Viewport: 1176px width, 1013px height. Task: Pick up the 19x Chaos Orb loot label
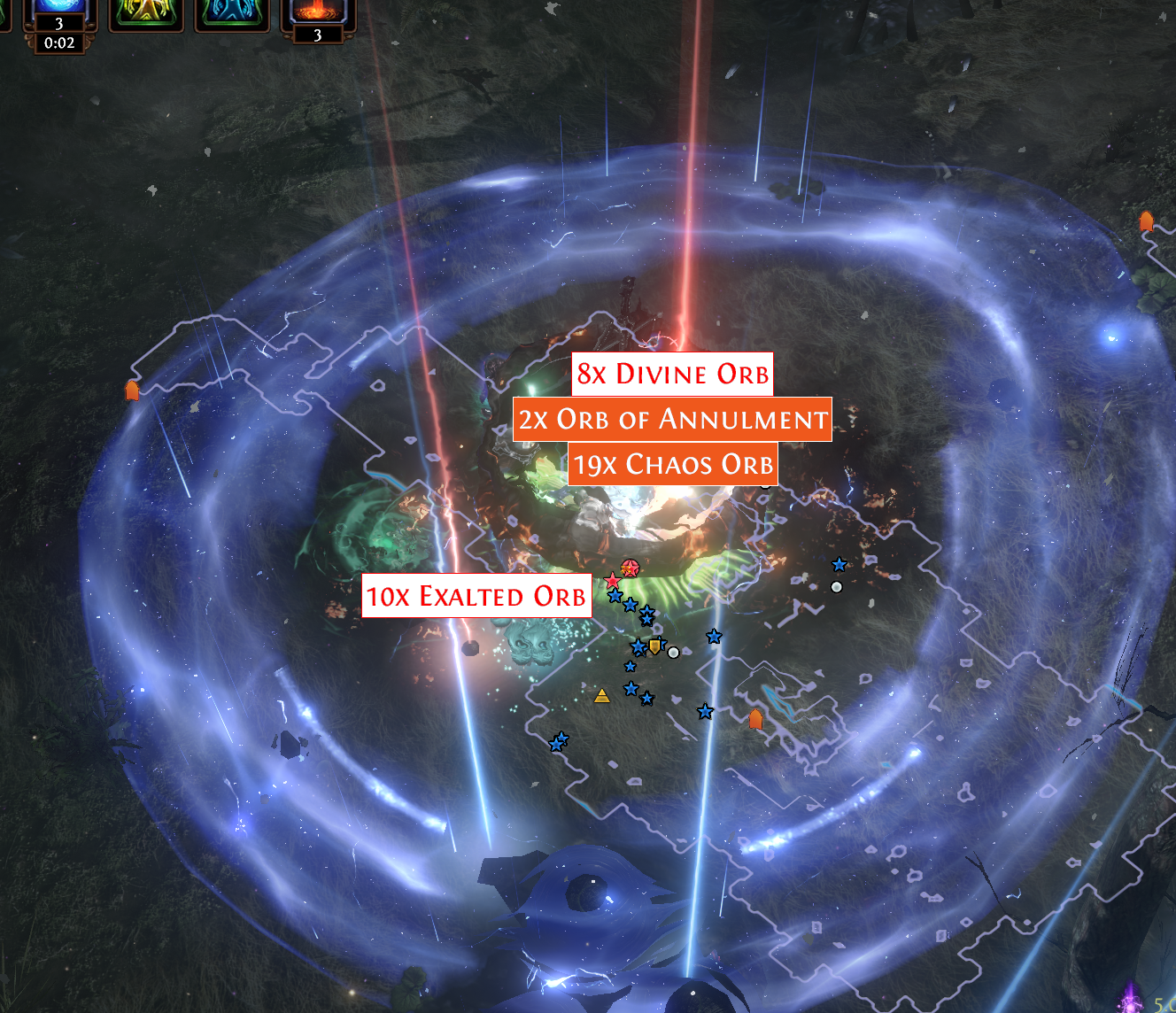pyautogui.click(x=673, y=463)
